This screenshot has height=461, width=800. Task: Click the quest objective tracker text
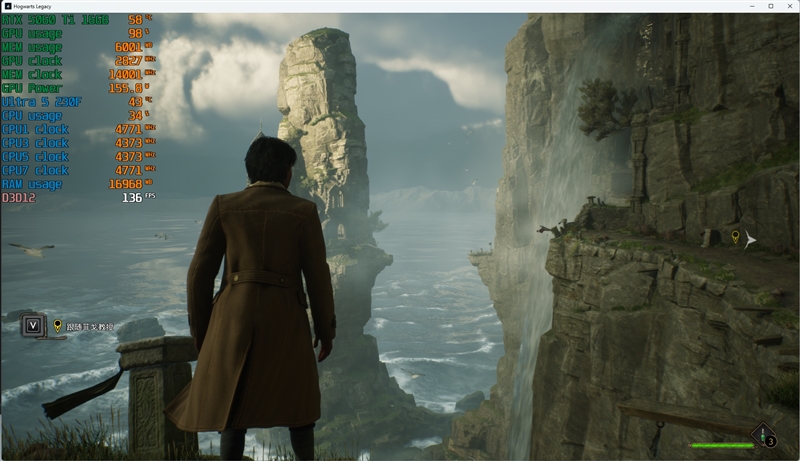coord(90,326)
